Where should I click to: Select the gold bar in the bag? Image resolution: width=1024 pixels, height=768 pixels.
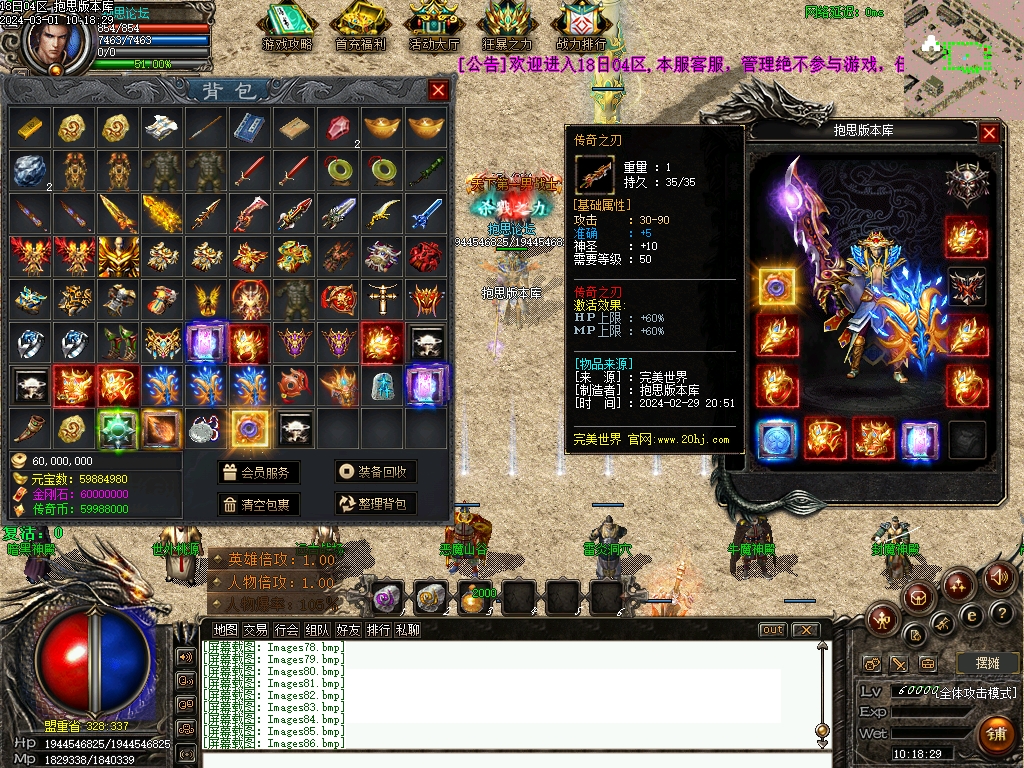coord(30,127)
